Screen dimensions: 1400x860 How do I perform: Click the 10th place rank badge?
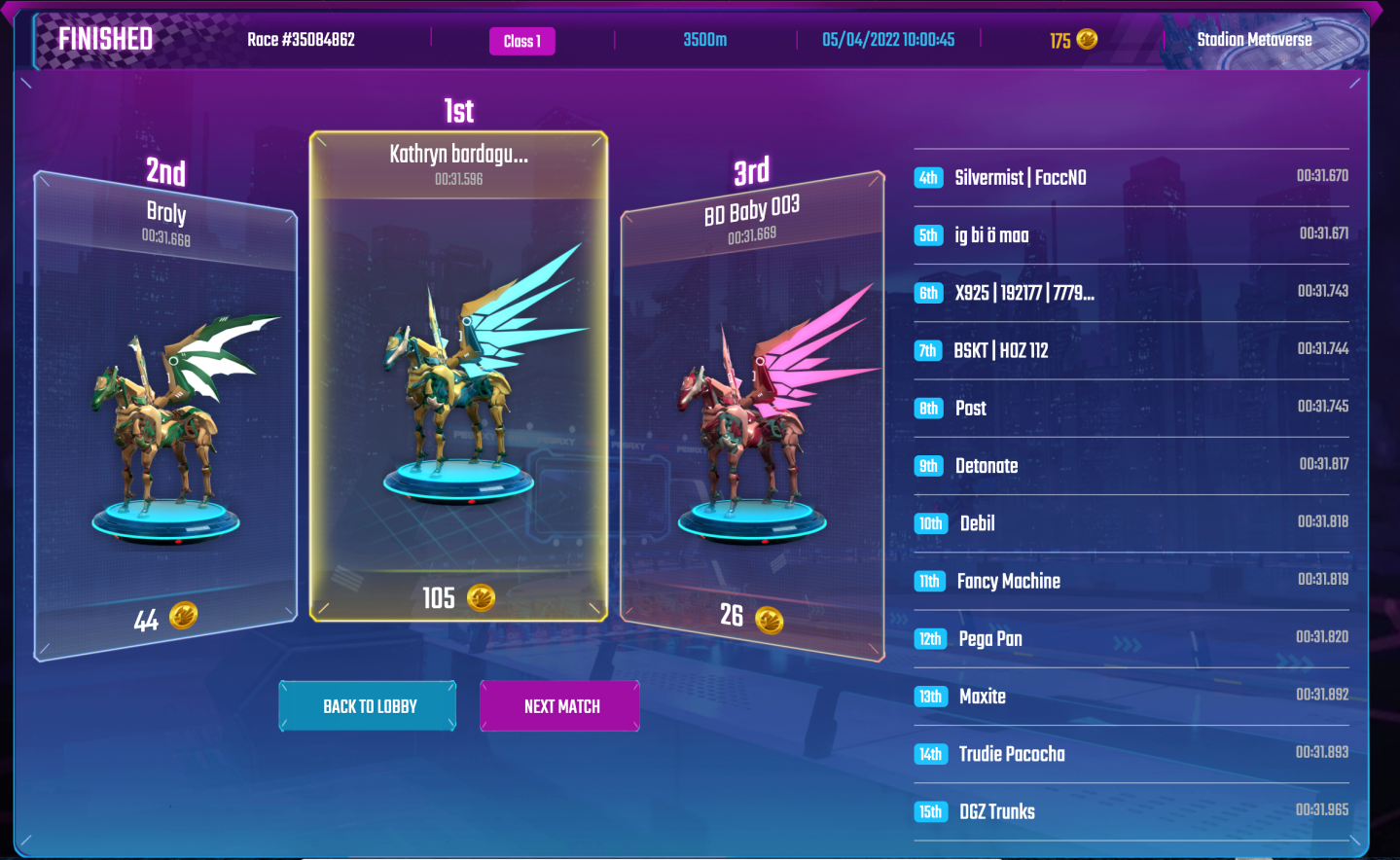[x=930, y=523]
